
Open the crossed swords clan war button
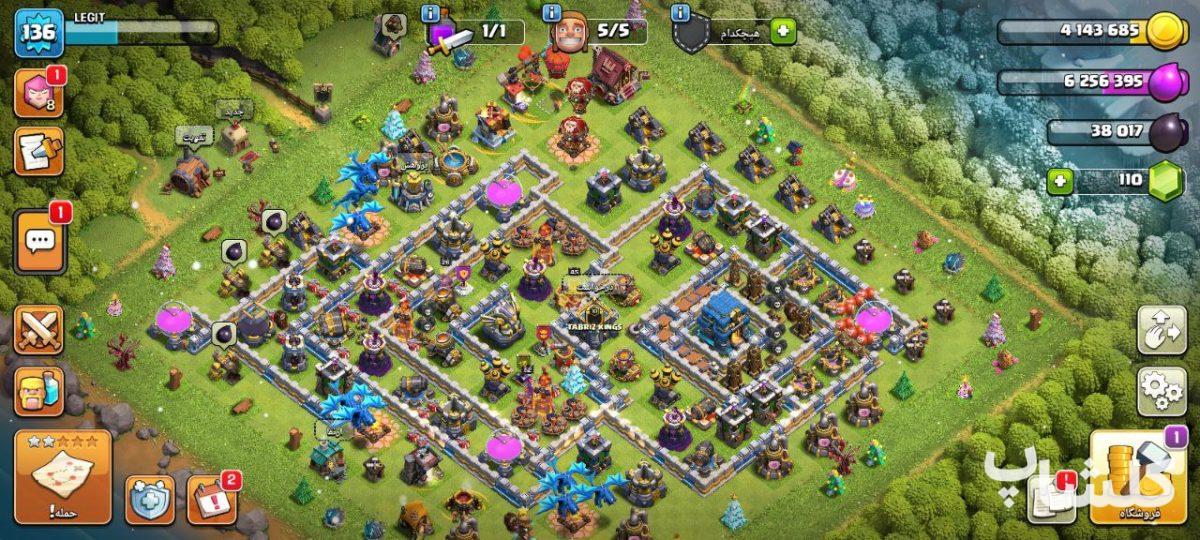click(38, 330)
